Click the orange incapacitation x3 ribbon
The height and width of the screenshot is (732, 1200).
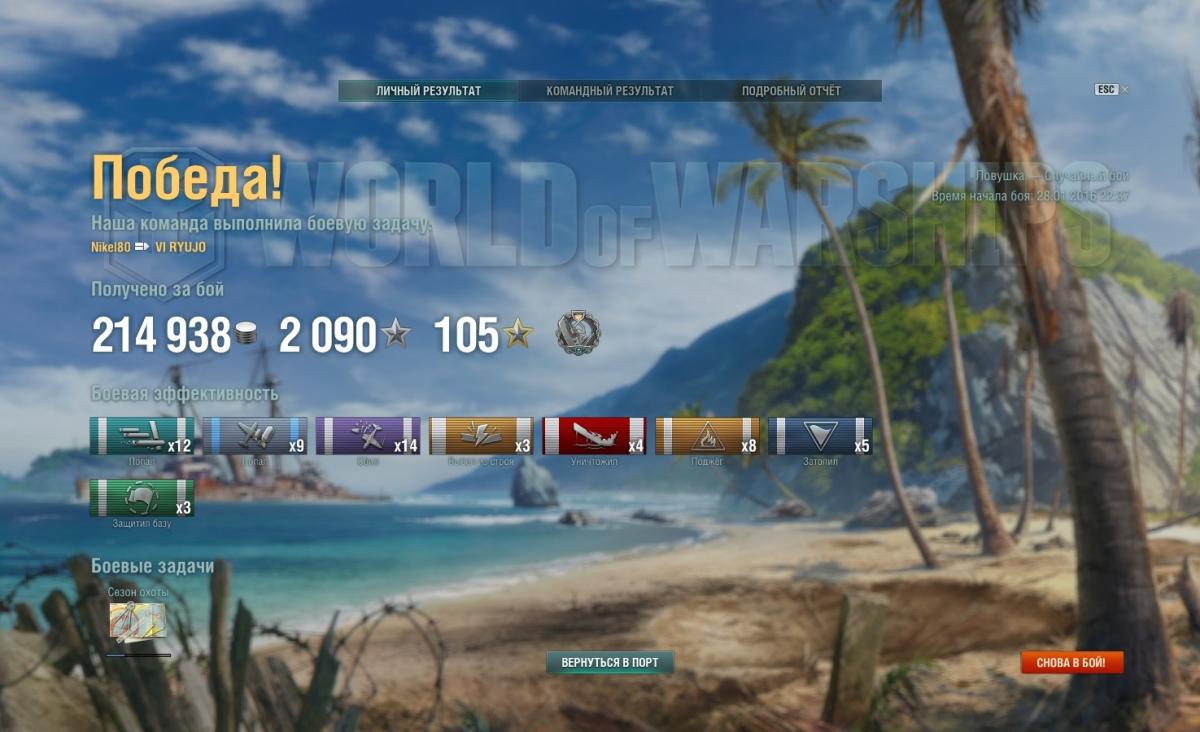coord(481,437)
